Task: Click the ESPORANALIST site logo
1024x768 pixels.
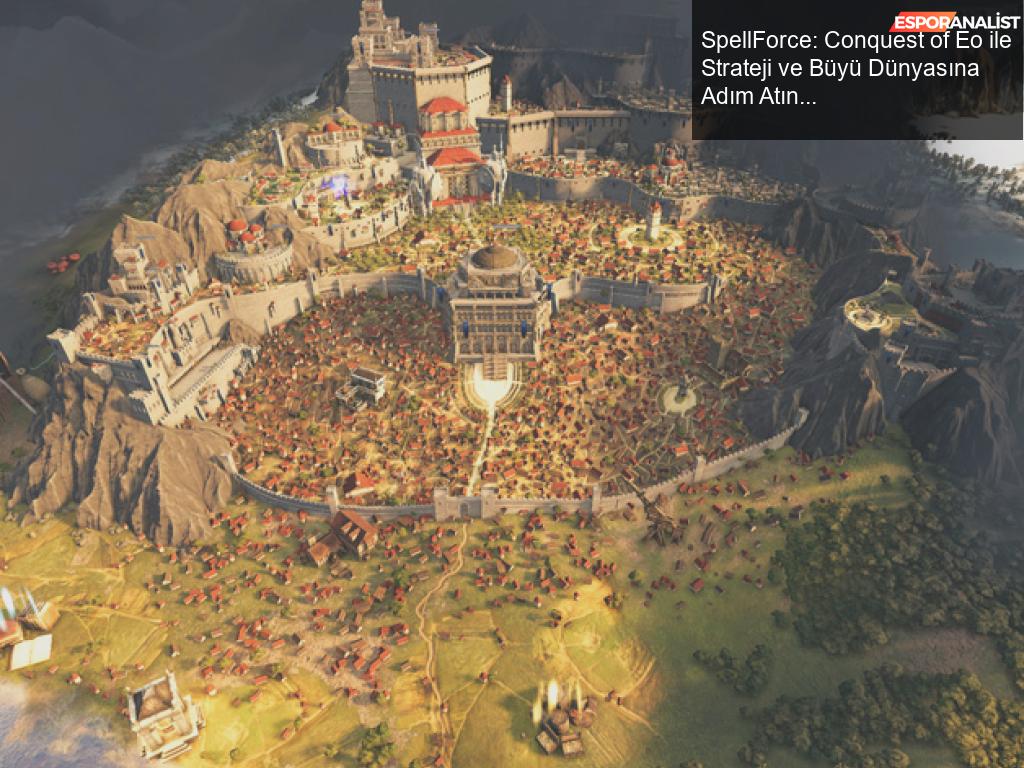Action: 955,21
